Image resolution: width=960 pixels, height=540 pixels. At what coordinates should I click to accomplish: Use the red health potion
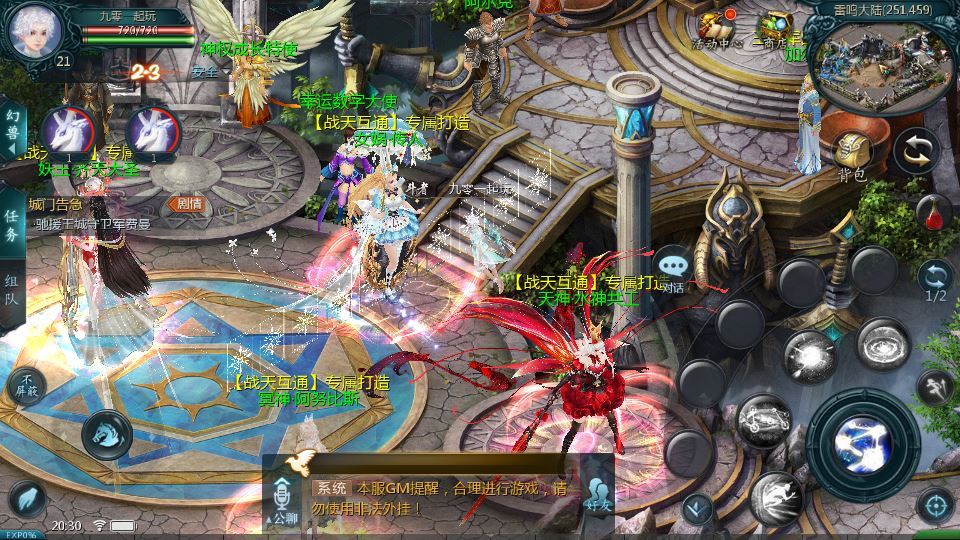934,213
